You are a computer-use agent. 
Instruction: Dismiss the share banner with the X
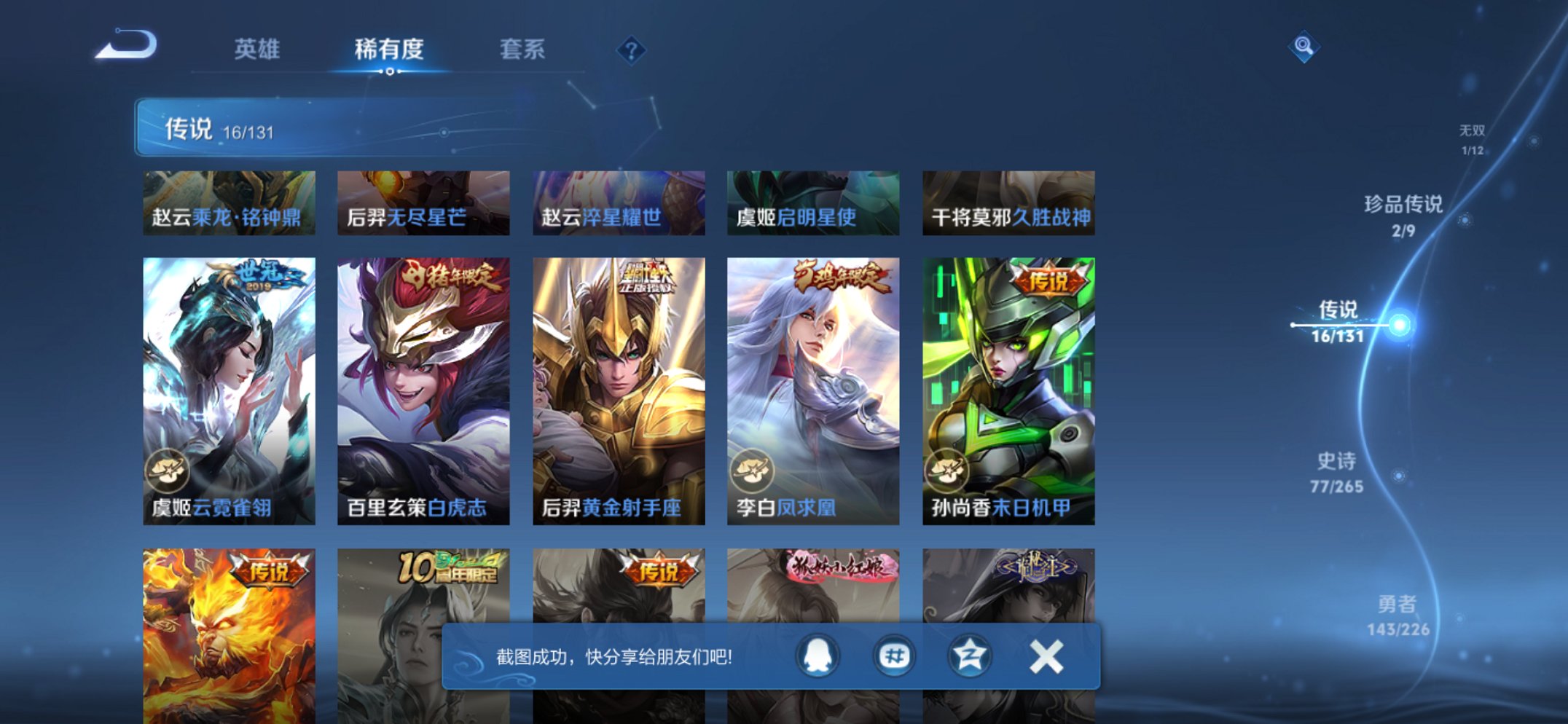click(1046, 656)
